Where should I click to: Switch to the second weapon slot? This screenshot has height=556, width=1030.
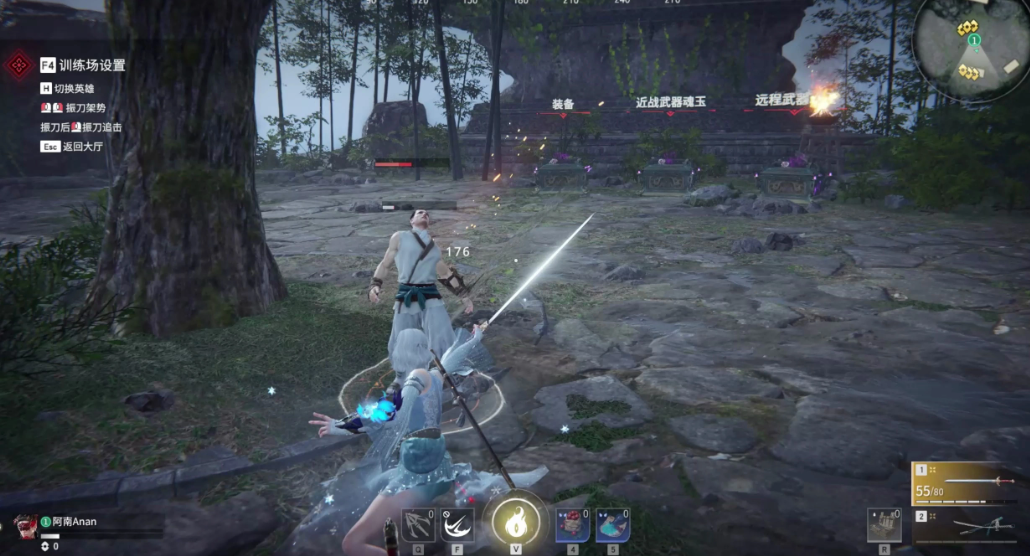click(969, 526)
